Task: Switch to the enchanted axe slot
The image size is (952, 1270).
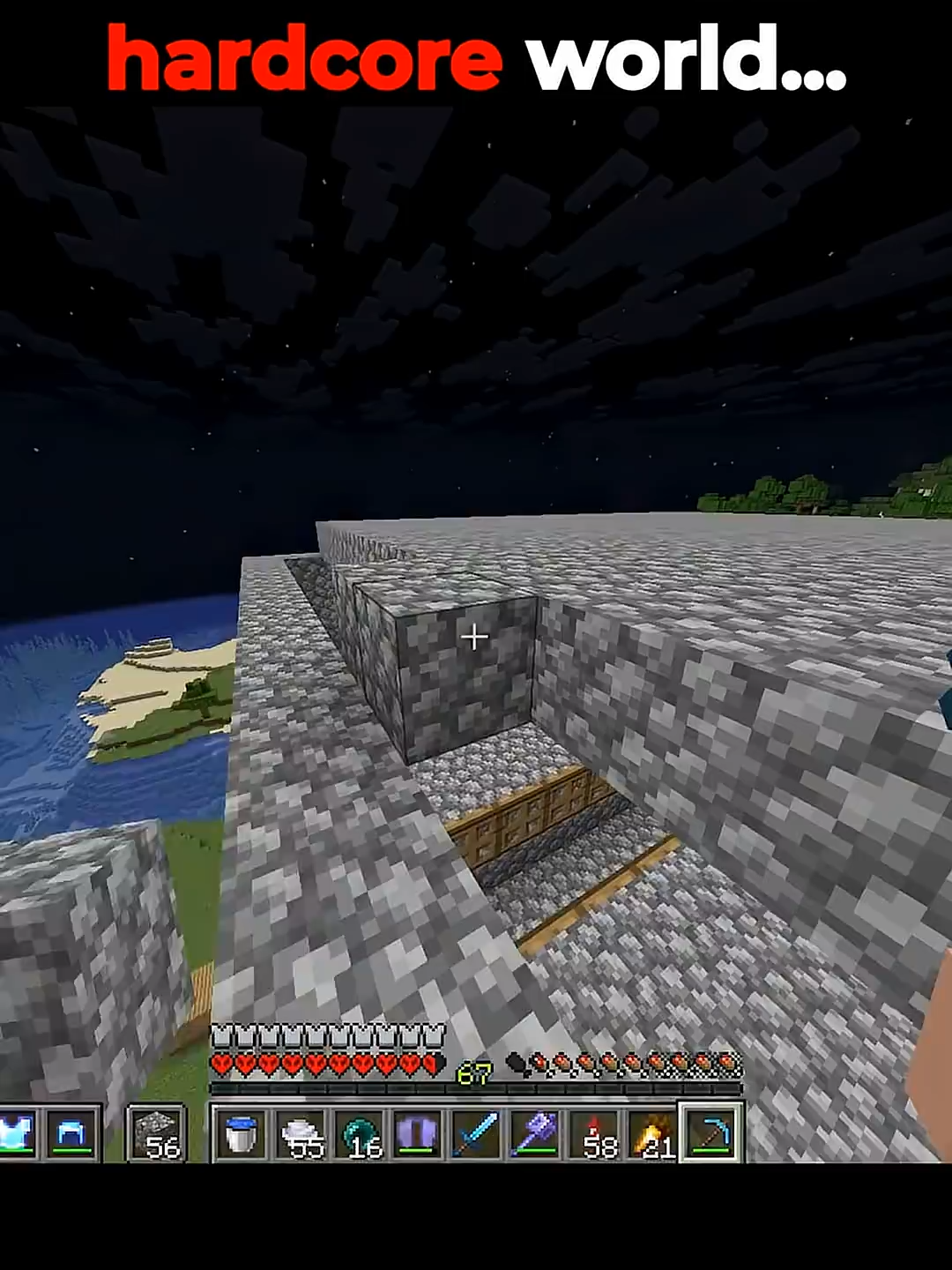Action: tap(535, 1133)
